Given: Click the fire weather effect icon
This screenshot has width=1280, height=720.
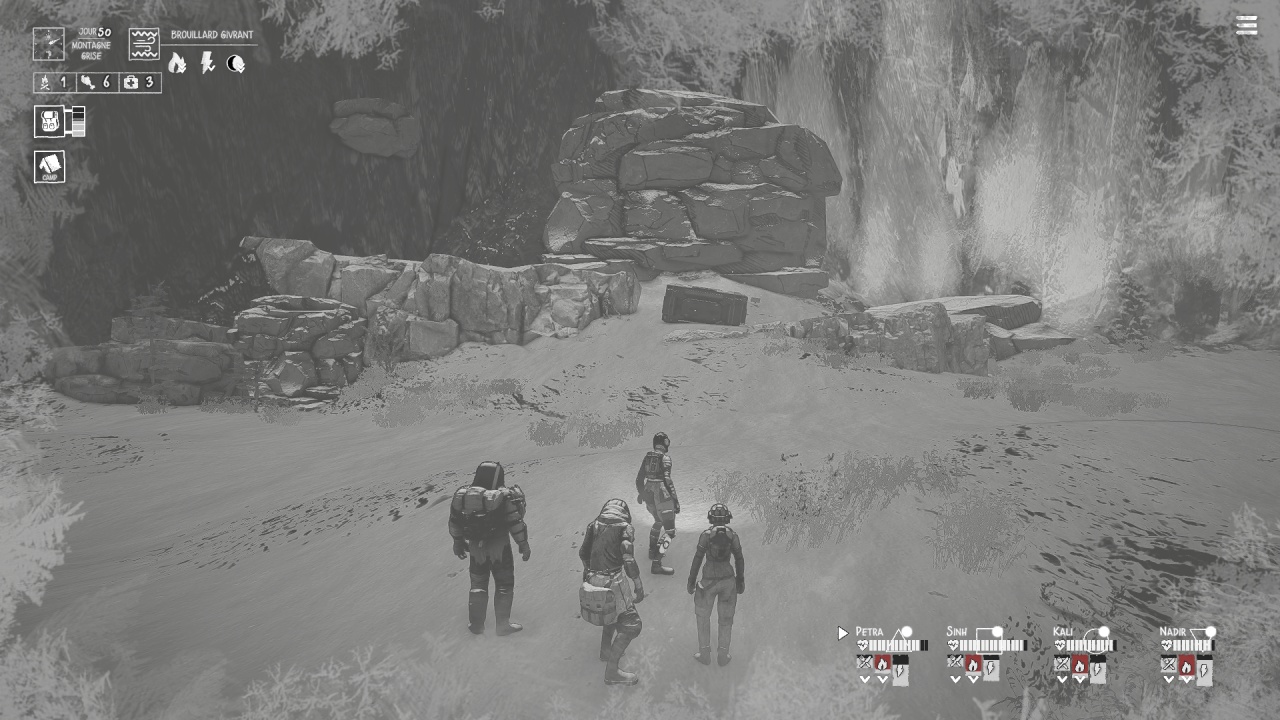Looking at the screenshot, I should [177, 62].
